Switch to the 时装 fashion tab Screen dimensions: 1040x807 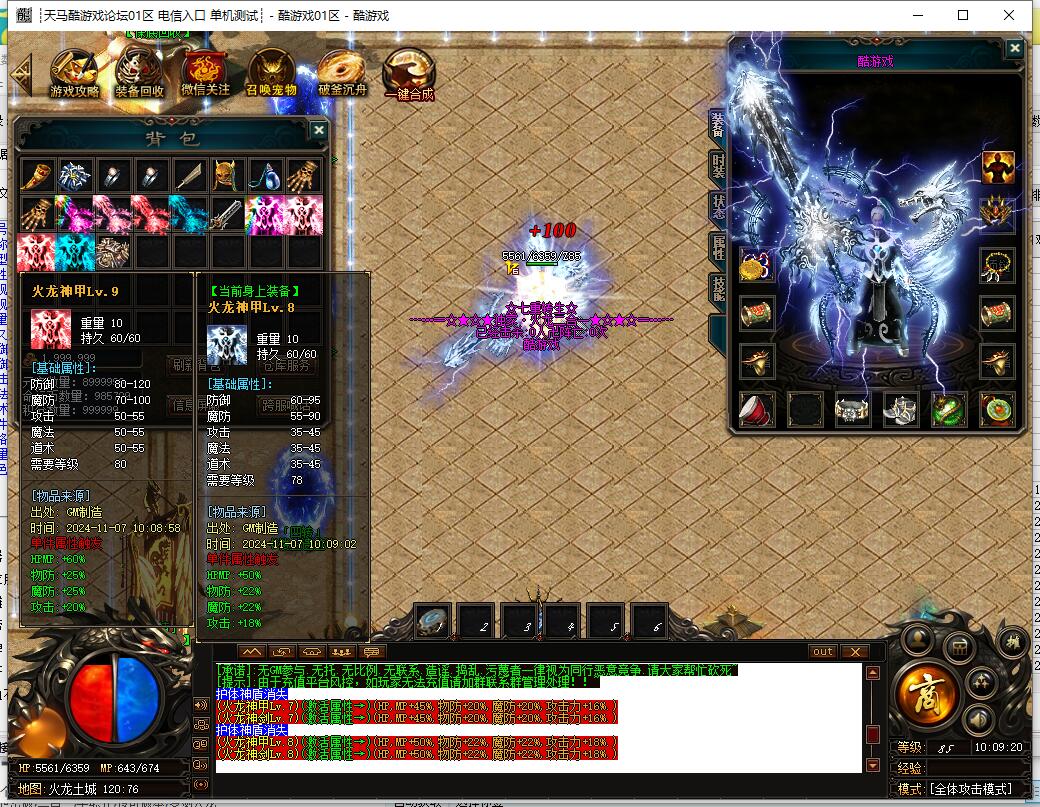point(718,165)
